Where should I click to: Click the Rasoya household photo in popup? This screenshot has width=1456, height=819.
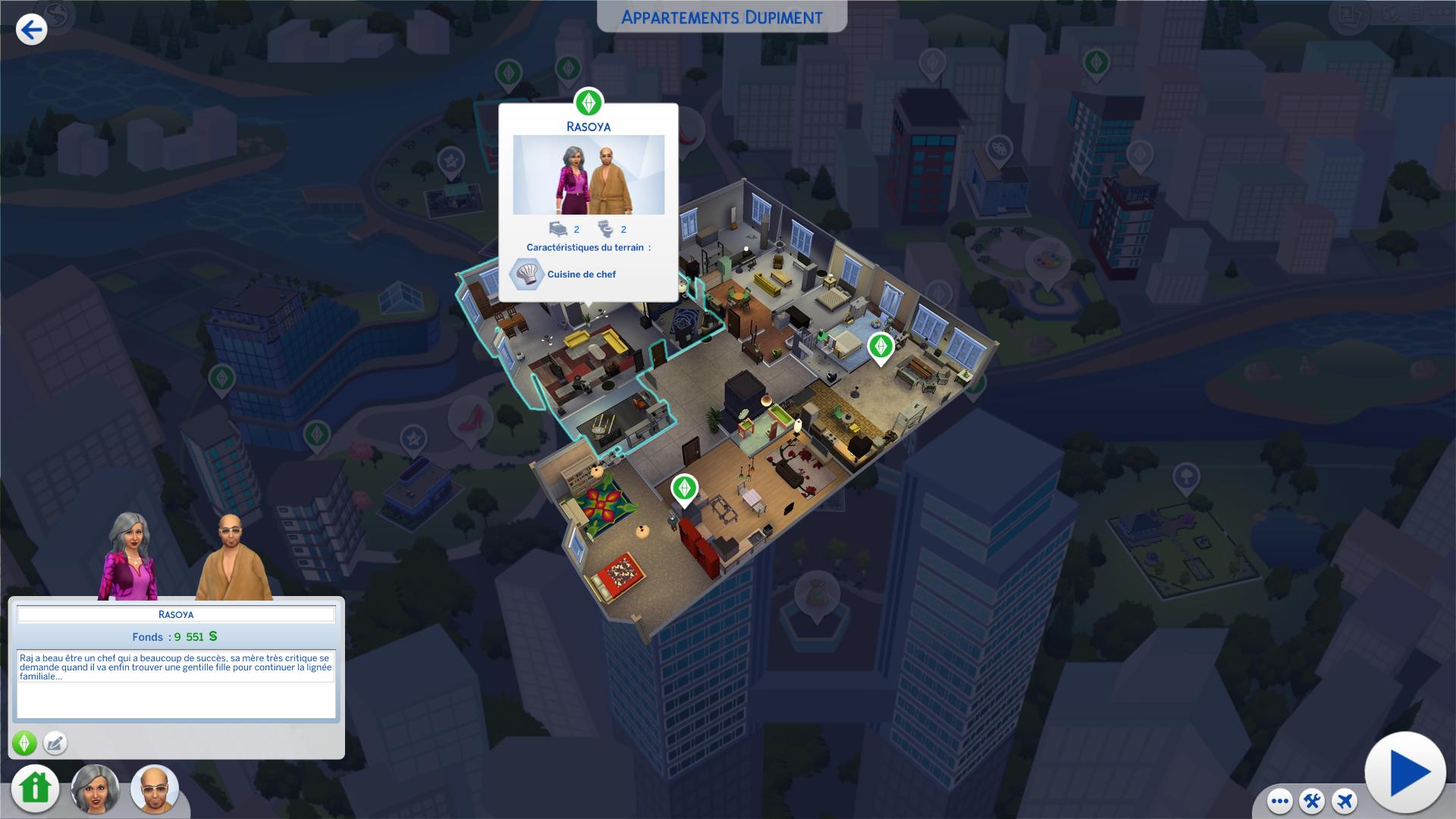(588, 175)
